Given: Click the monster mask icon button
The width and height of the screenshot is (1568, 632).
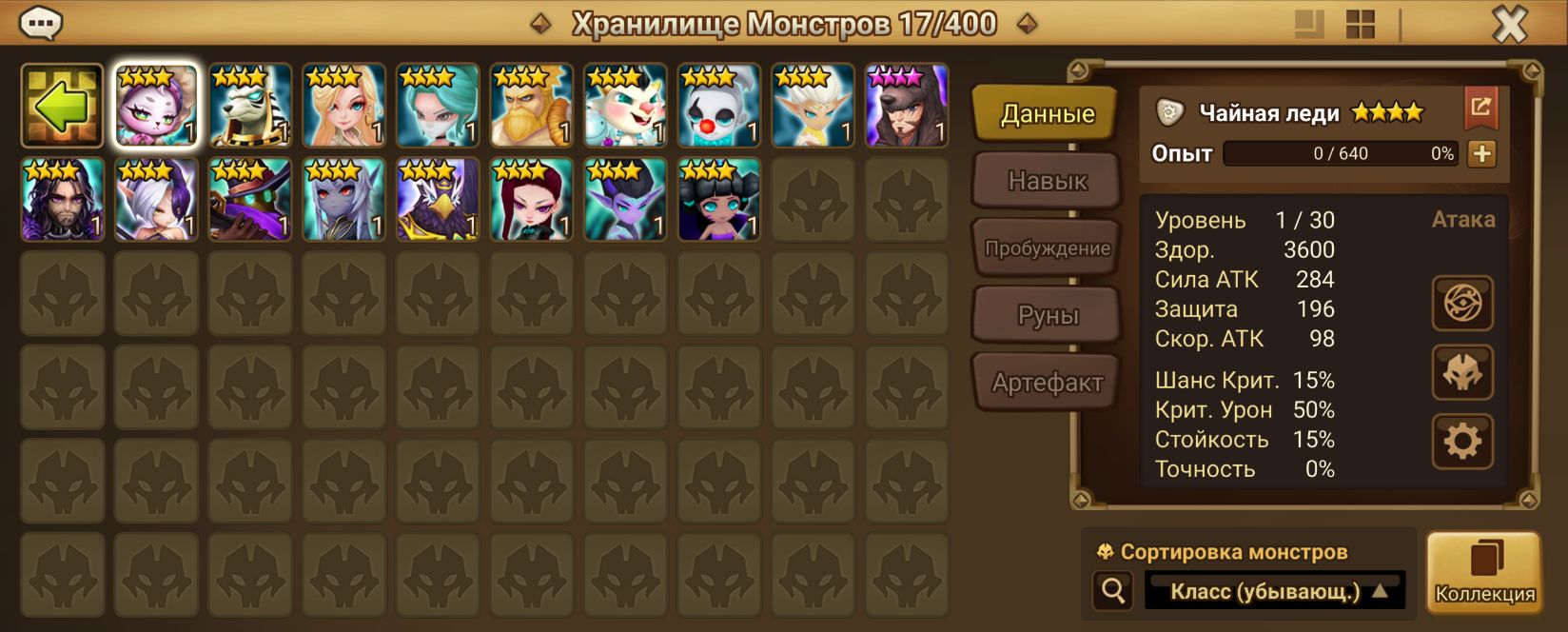Looking at the screenshot, I should [x=1462, y=372].
